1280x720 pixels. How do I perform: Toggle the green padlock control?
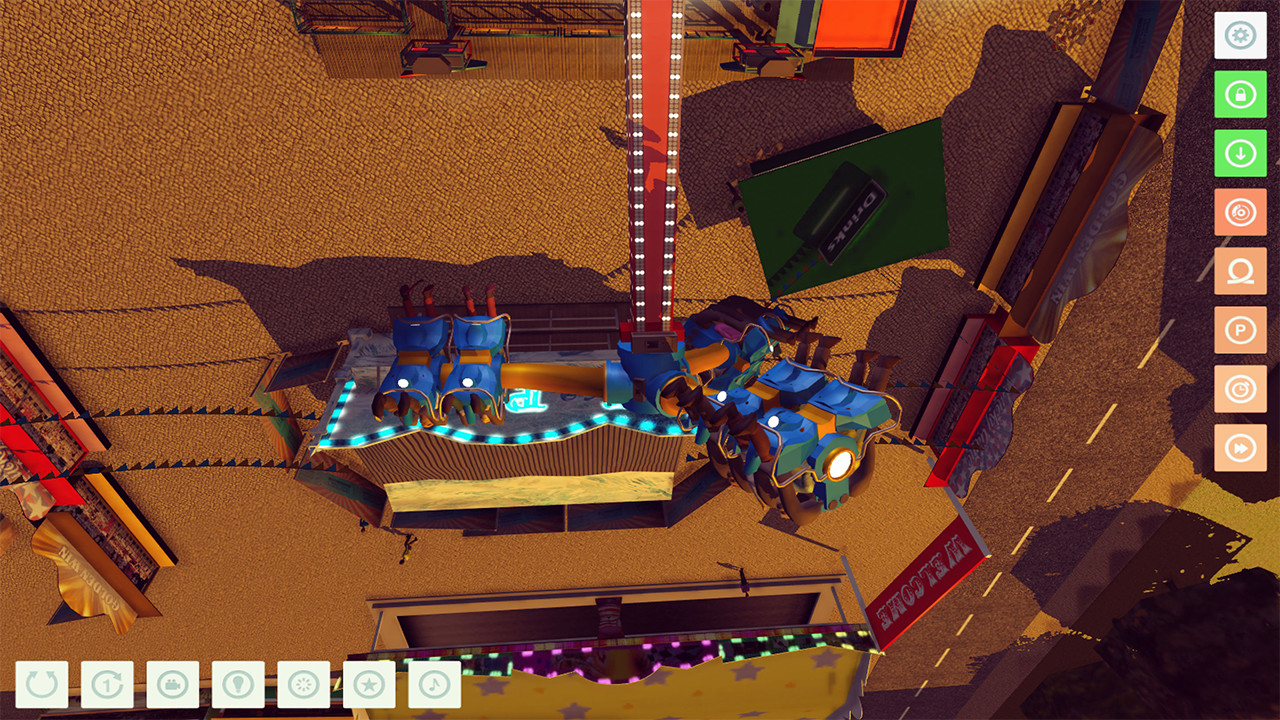click(x=1239, y=94)
